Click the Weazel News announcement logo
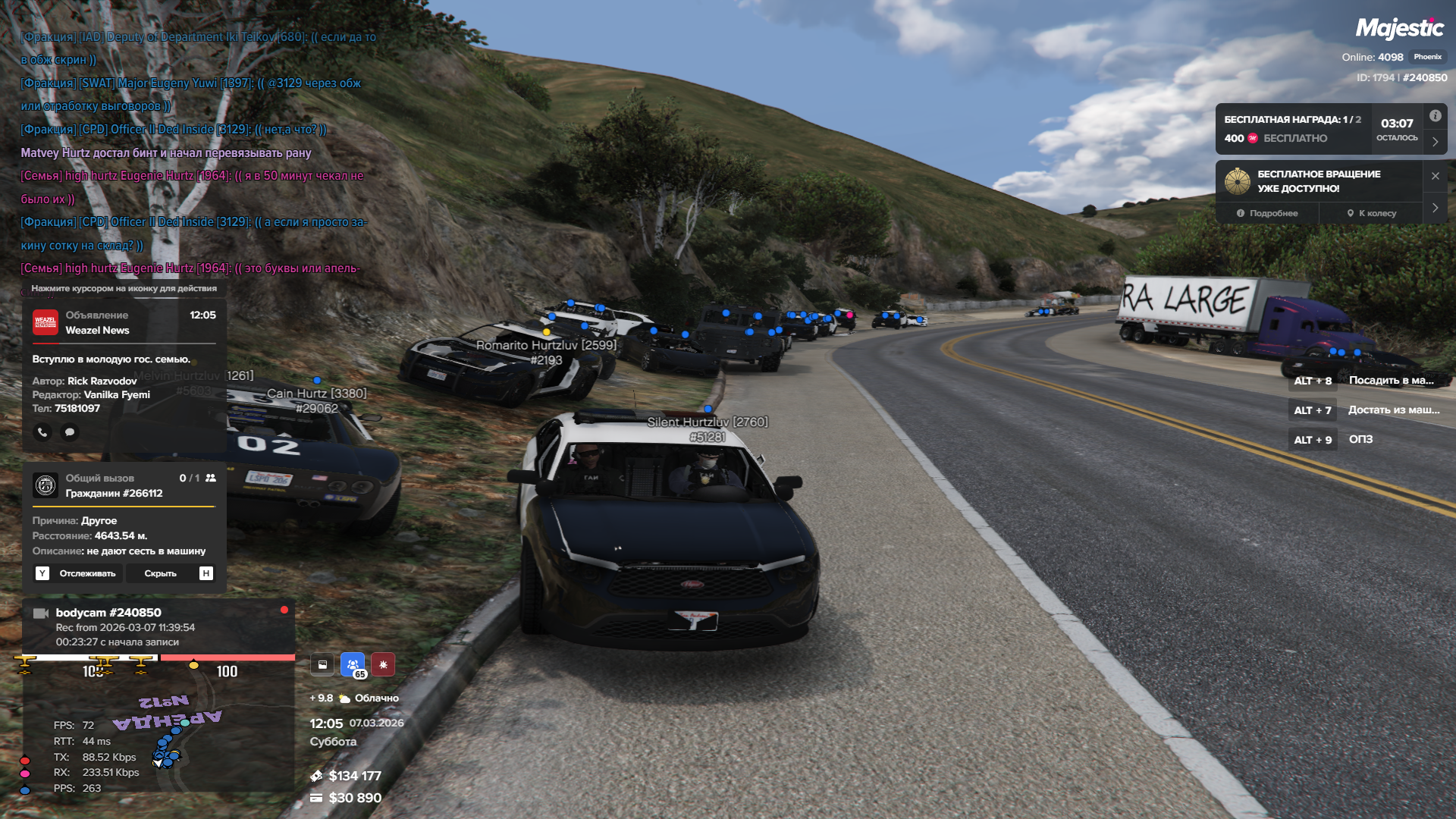This screenshot has width=1456, height=819. [45, 322]
